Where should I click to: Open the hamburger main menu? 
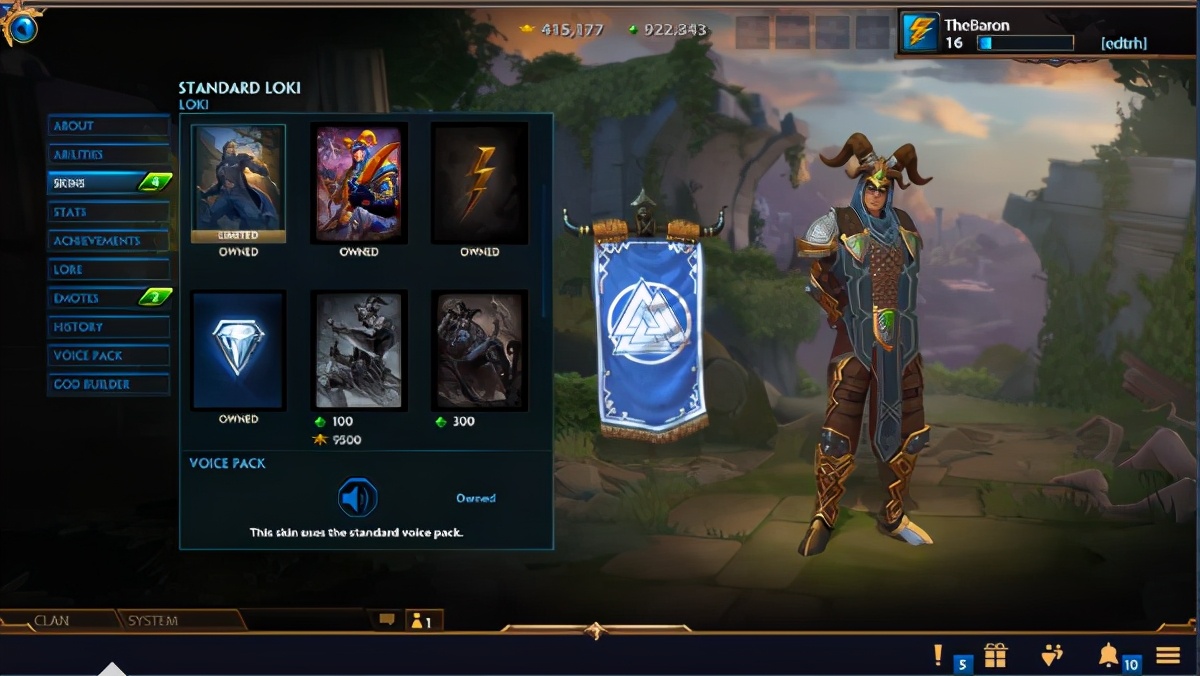click(x=1168, y=655)
